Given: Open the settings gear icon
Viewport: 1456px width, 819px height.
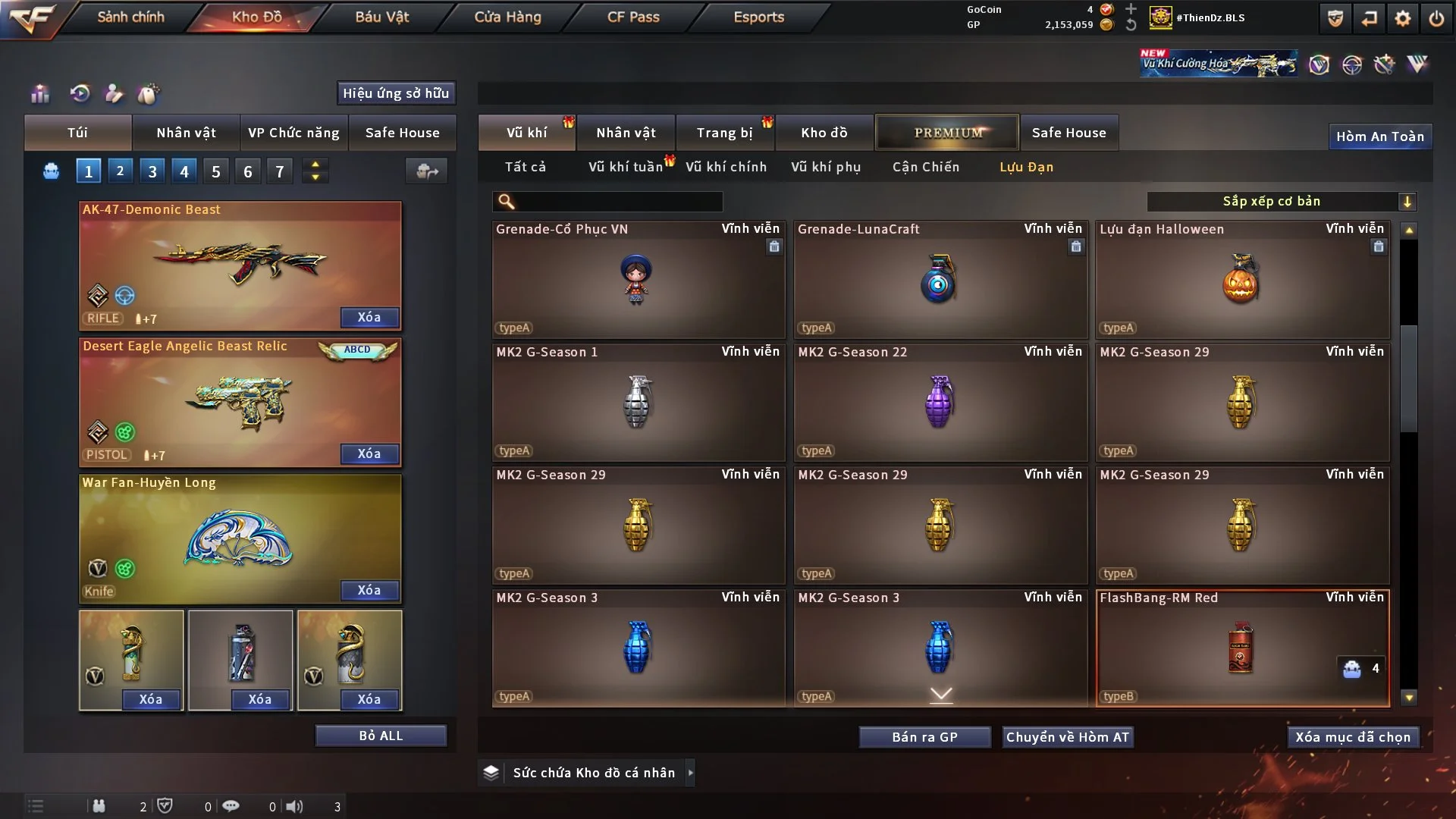Looking at the screenshot, I should click(x=1402, y=18).
